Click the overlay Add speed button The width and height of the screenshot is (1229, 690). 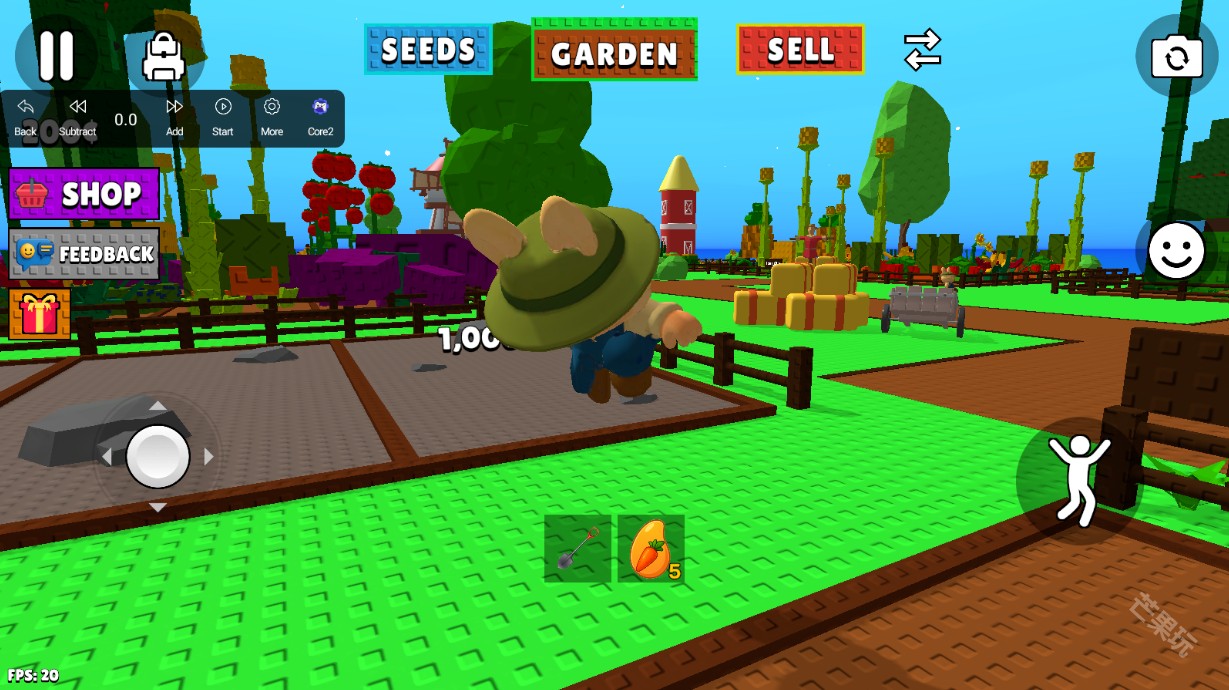[x=174, y=116]
